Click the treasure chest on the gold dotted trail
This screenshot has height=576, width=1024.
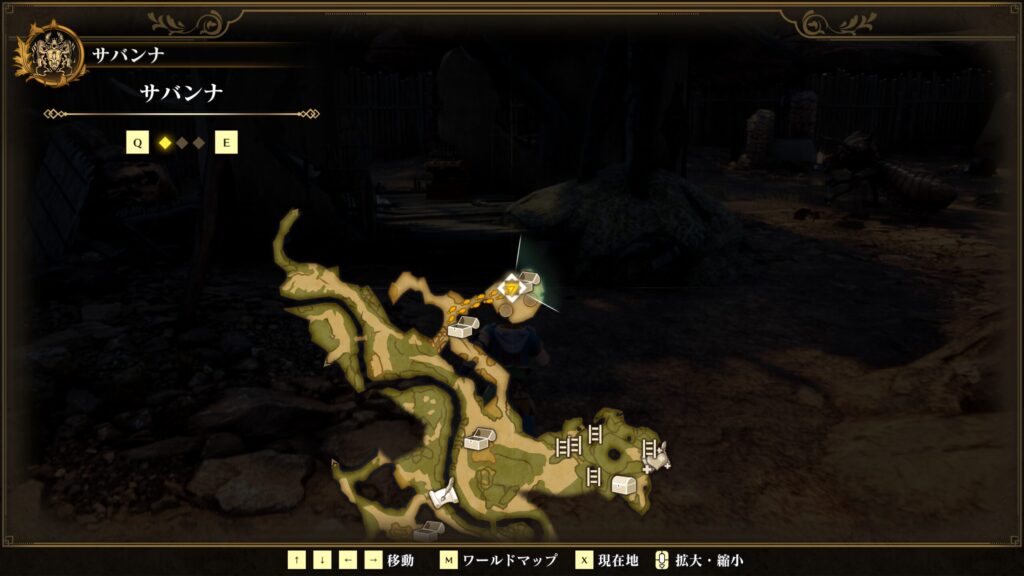pyautogui.click(x=461, y=327)
